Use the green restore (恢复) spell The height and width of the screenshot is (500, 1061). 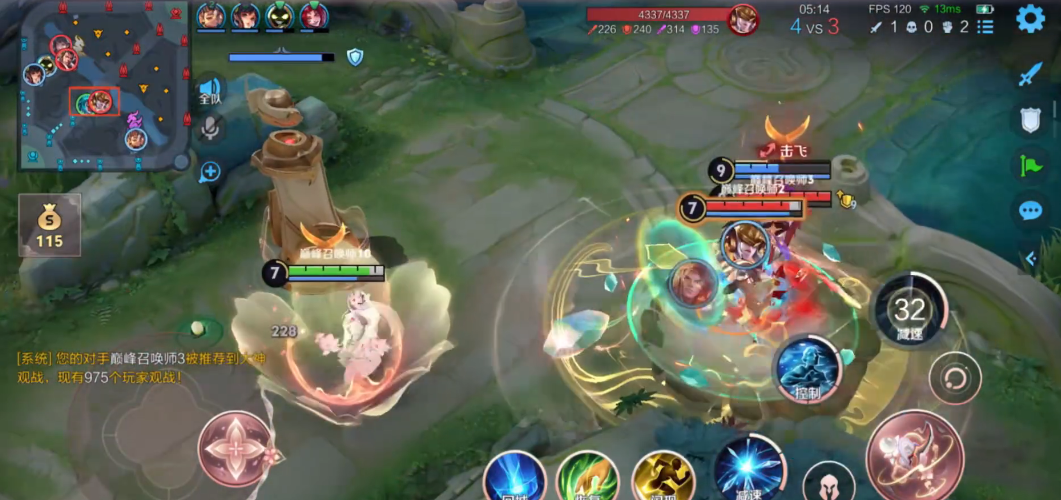pos(586,477)
